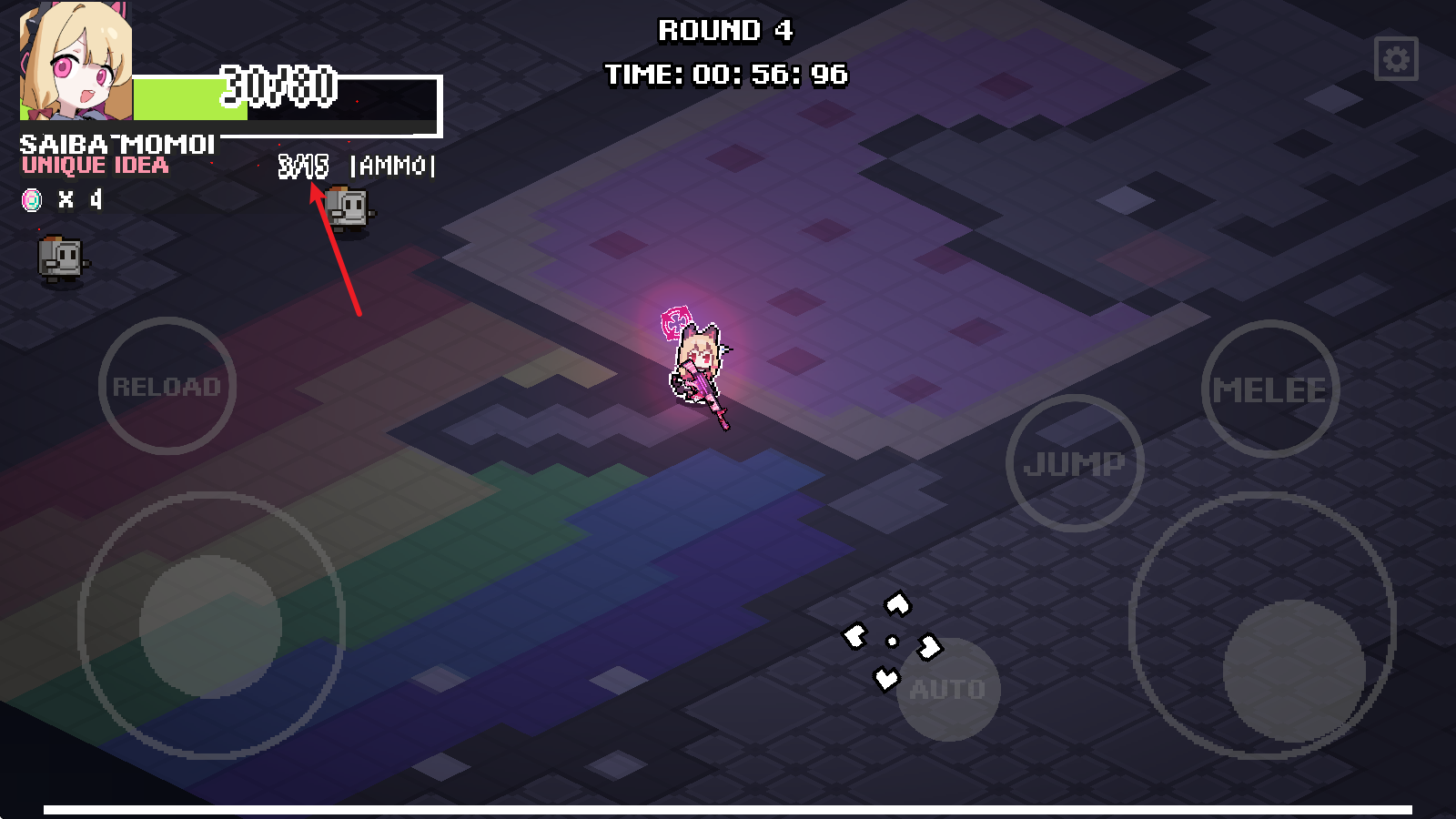This screenshot has width=1456, height=819.
Task: Toggle the AUTO fire button
Action: 948,689
